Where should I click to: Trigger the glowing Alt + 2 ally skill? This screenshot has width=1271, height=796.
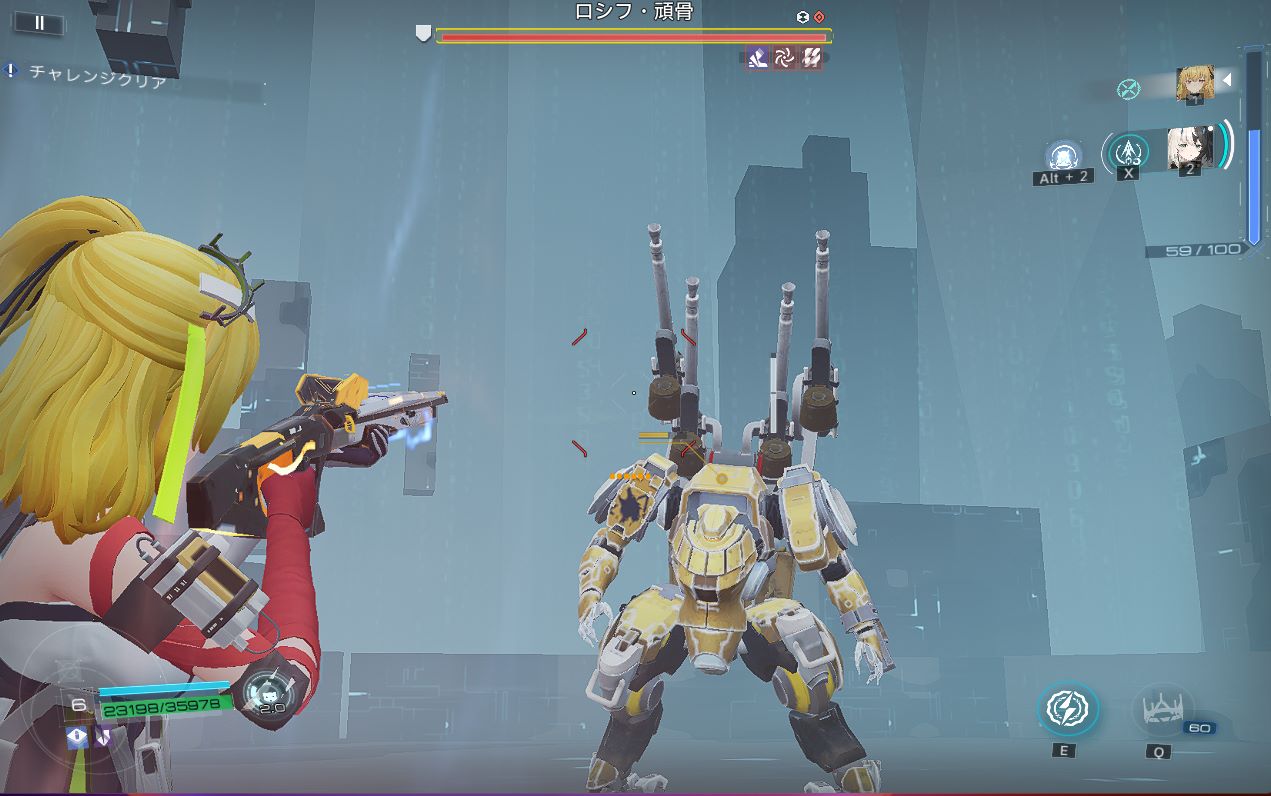pos(1064,157)
